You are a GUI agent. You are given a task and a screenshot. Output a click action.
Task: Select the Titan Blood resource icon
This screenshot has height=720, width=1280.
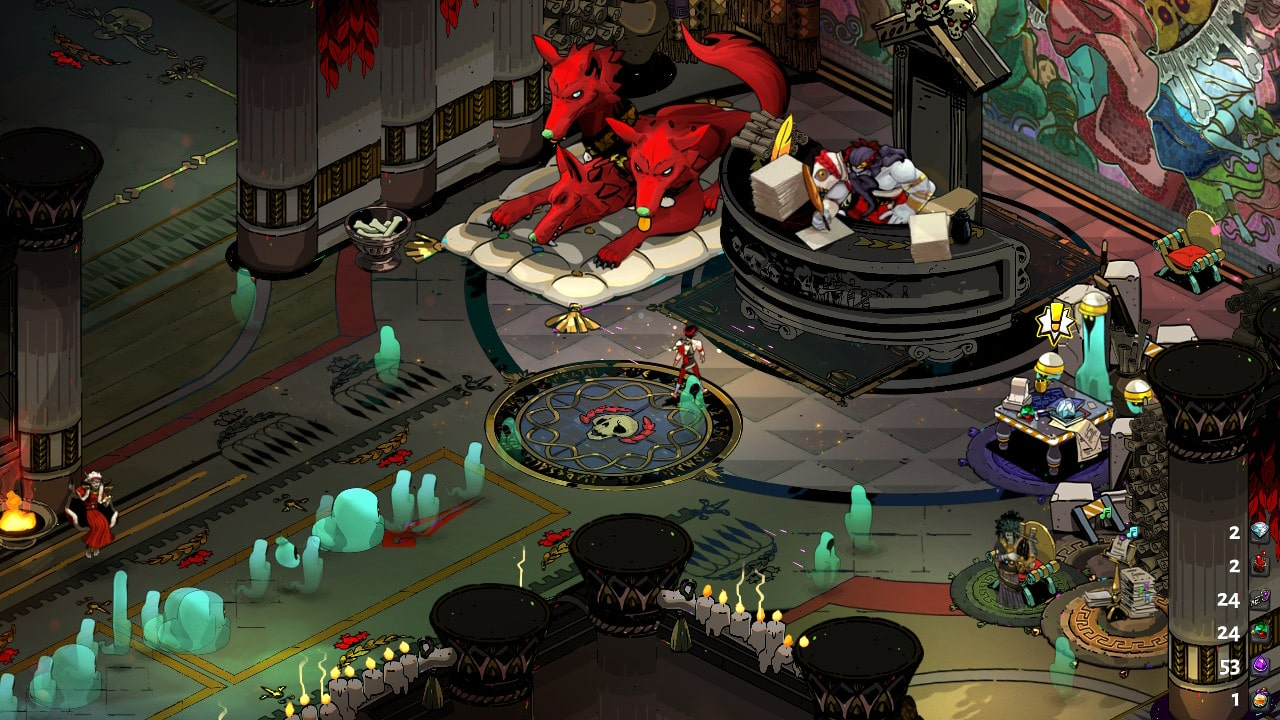[1260, 566]
